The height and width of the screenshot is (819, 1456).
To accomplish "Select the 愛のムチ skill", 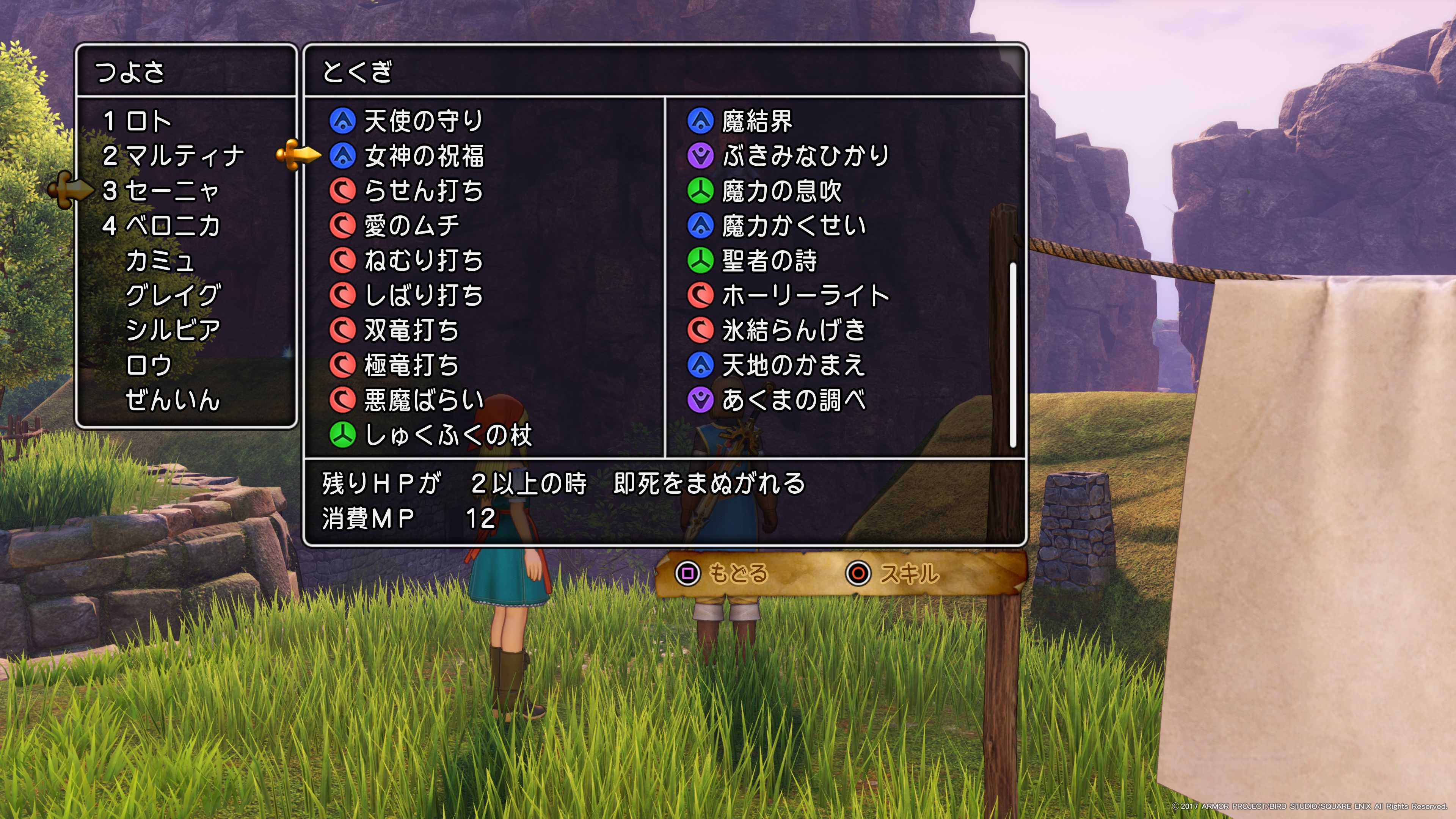I will tap(411, 226).
